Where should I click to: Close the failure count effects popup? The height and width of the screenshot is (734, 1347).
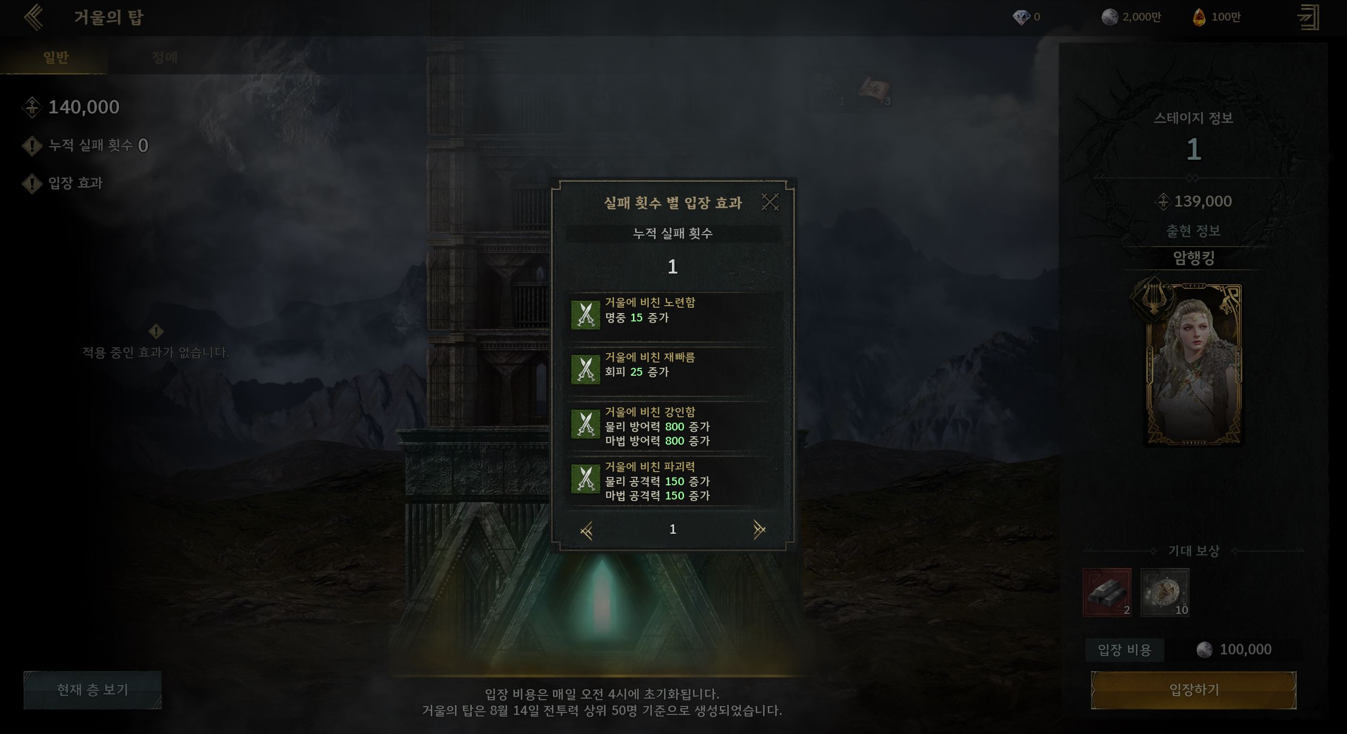769,202
